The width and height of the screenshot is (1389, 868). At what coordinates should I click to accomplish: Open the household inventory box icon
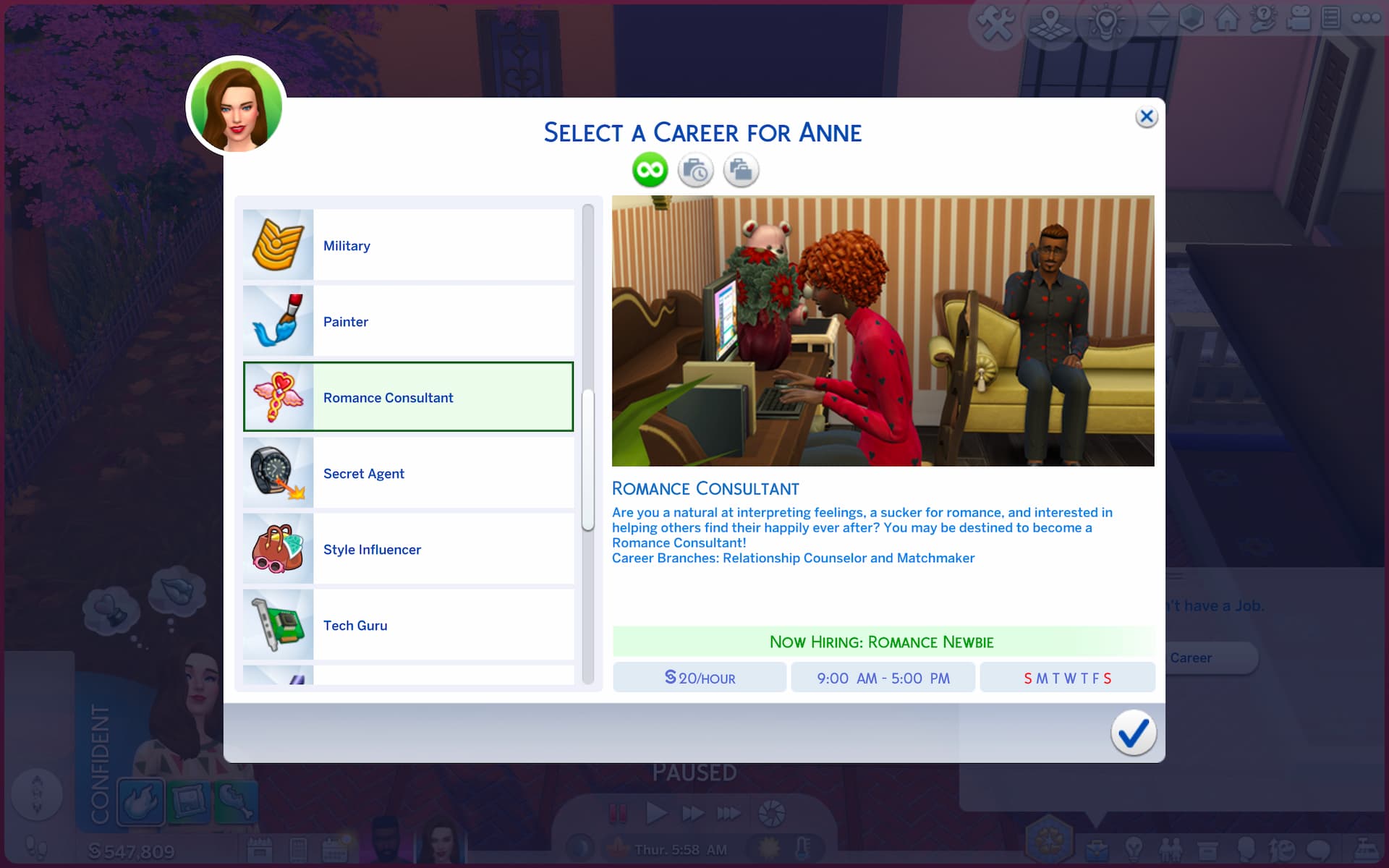[x=1210, y=848]
